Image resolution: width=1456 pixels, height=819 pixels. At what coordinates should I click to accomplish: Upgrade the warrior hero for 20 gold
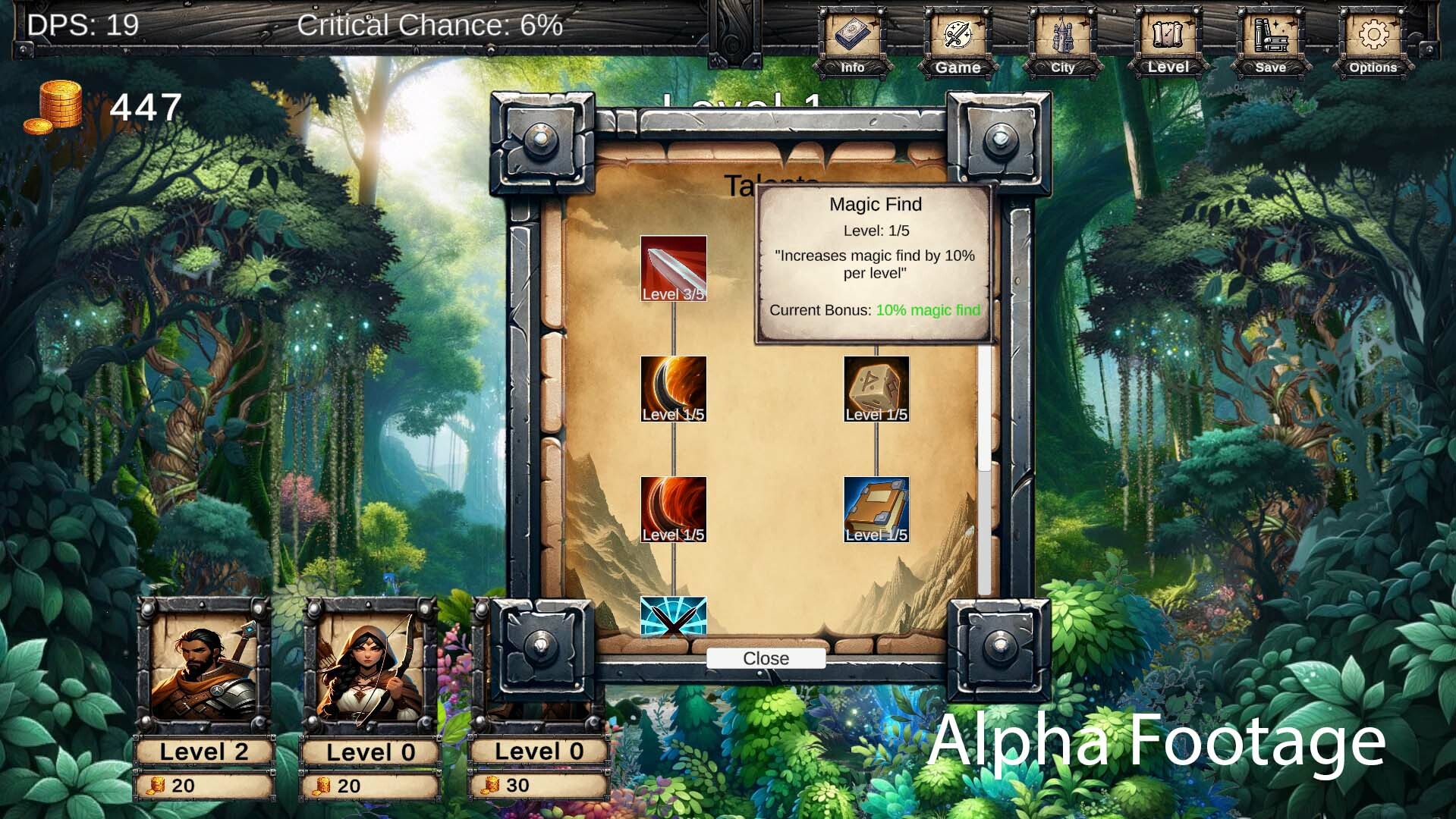[x=203, y=785]
